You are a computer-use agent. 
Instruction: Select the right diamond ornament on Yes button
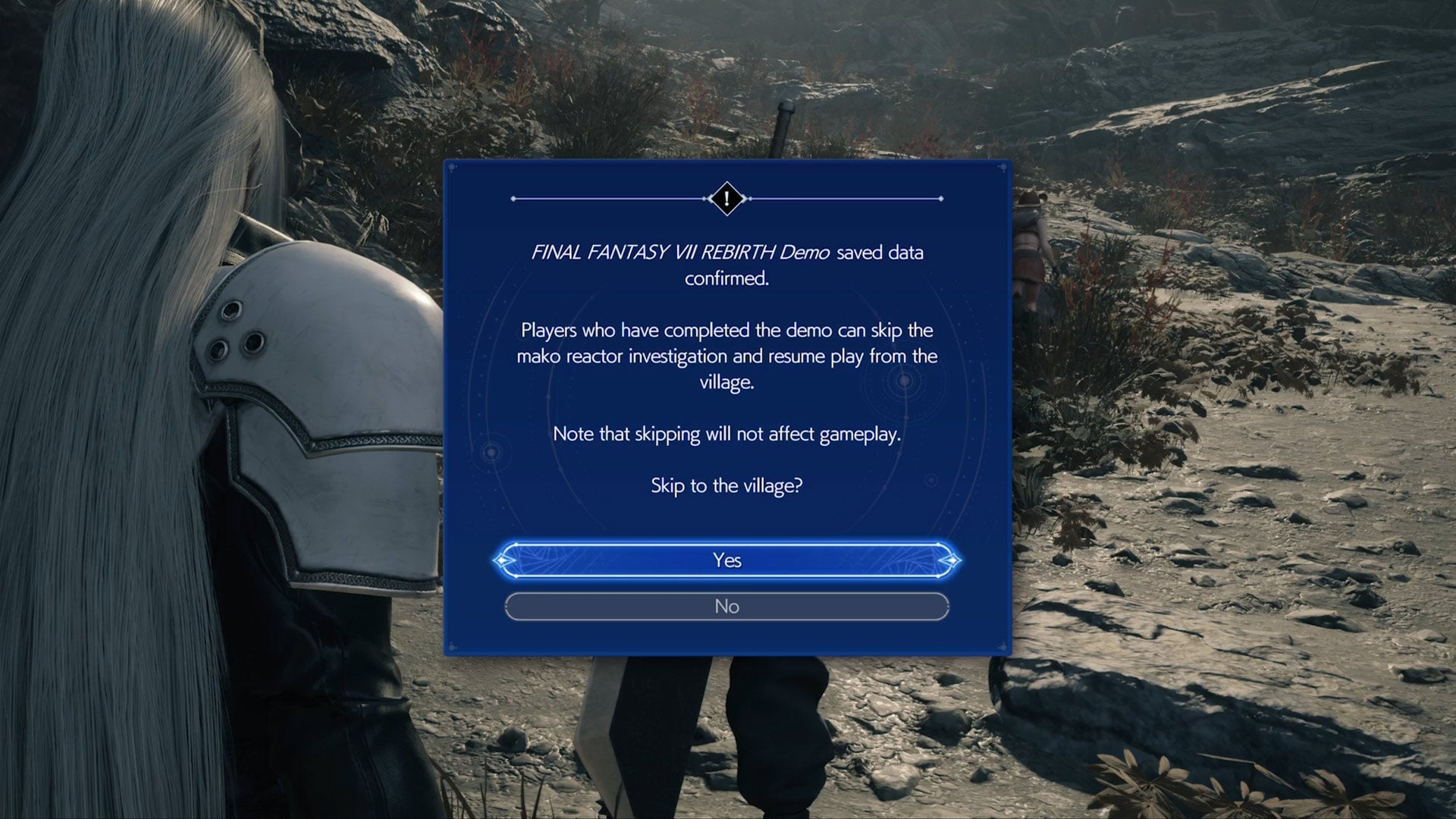pos(953,560)
